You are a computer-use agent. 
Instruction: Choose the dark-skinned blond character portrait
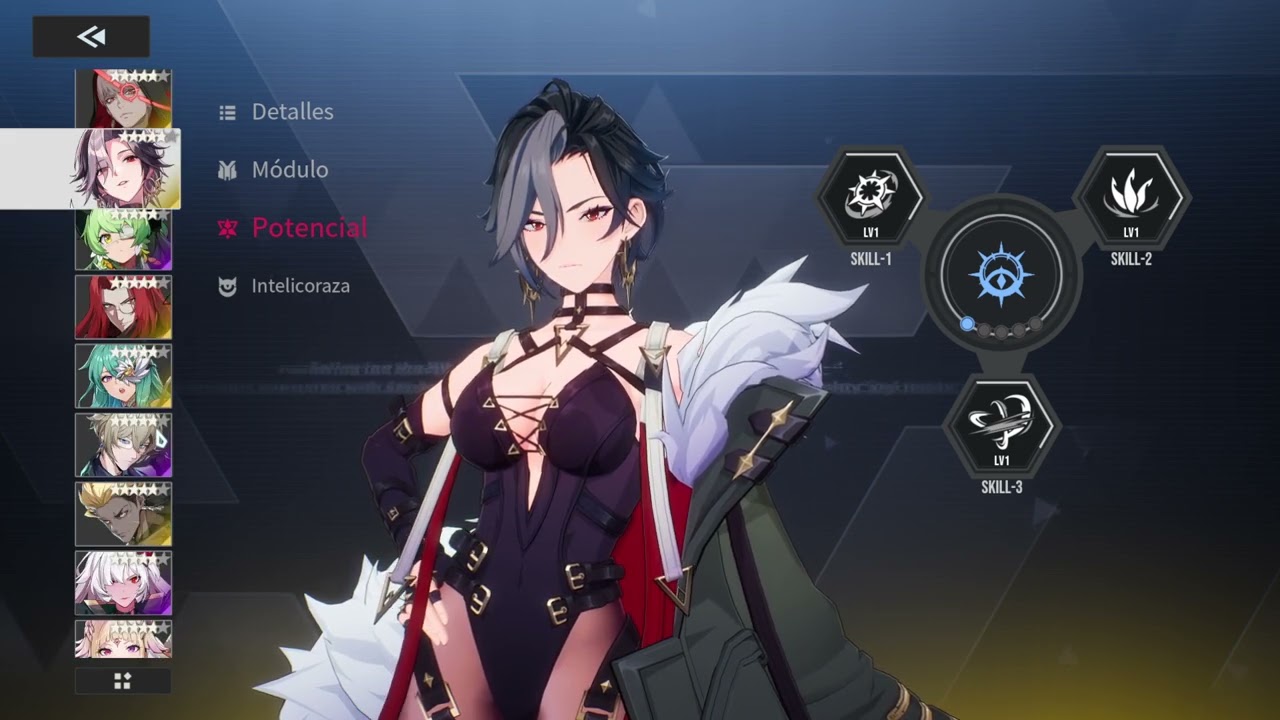tap(123, 514)
